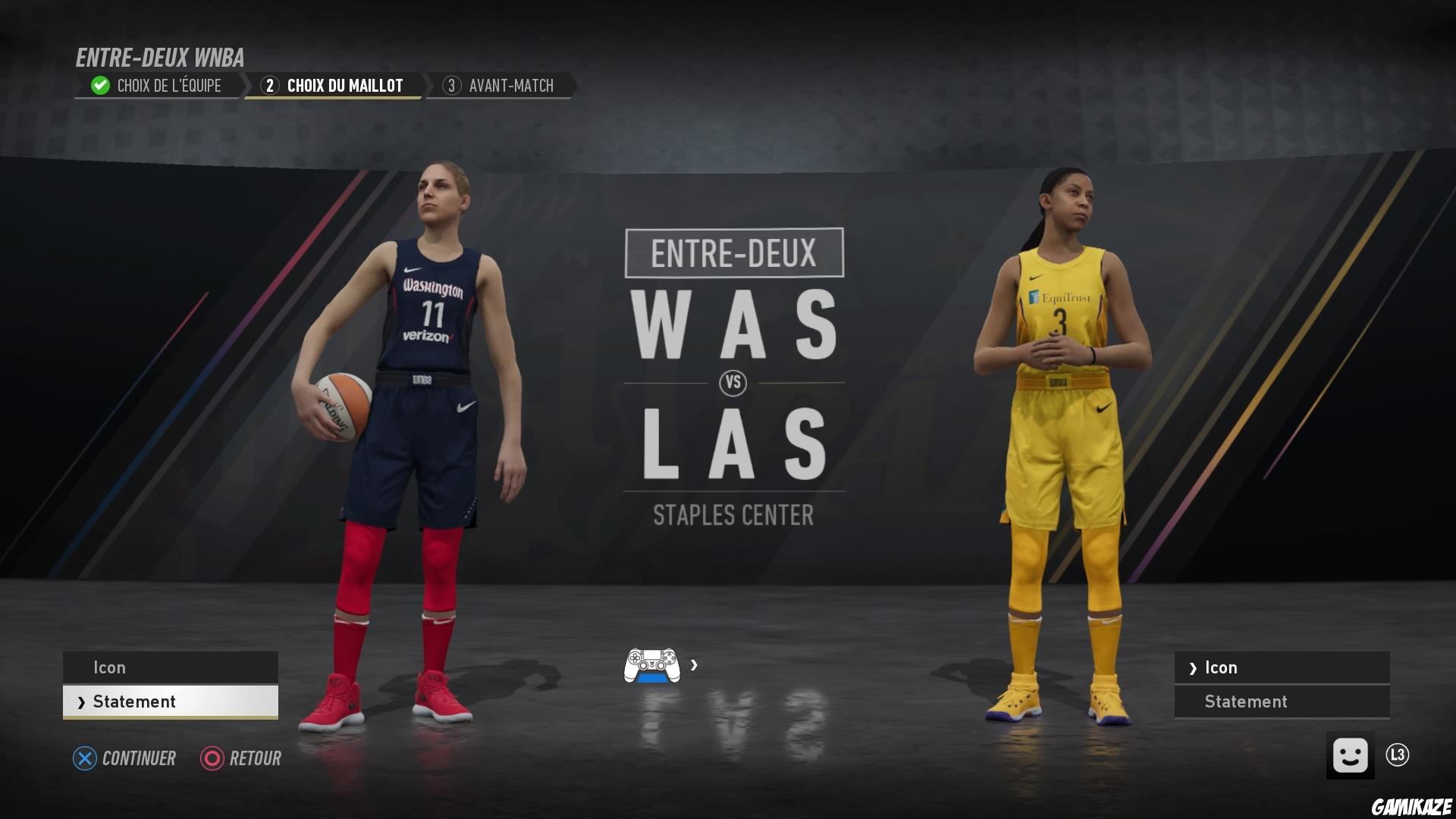Select the Icon jersey for Washington
The height and width of the screenshot is (819, 1456).
(170, 667)
